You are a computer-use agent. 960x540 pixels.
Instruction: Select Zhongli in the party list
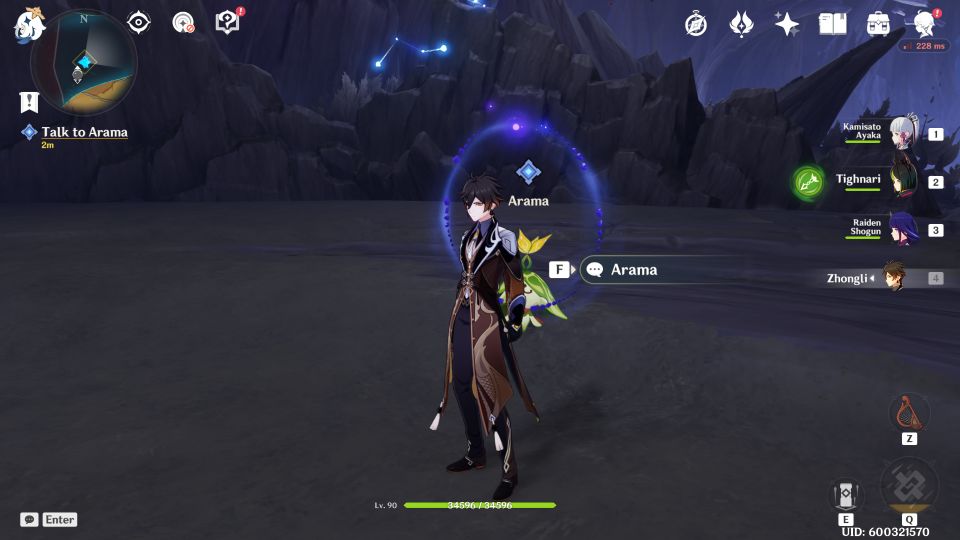(894, 278)
